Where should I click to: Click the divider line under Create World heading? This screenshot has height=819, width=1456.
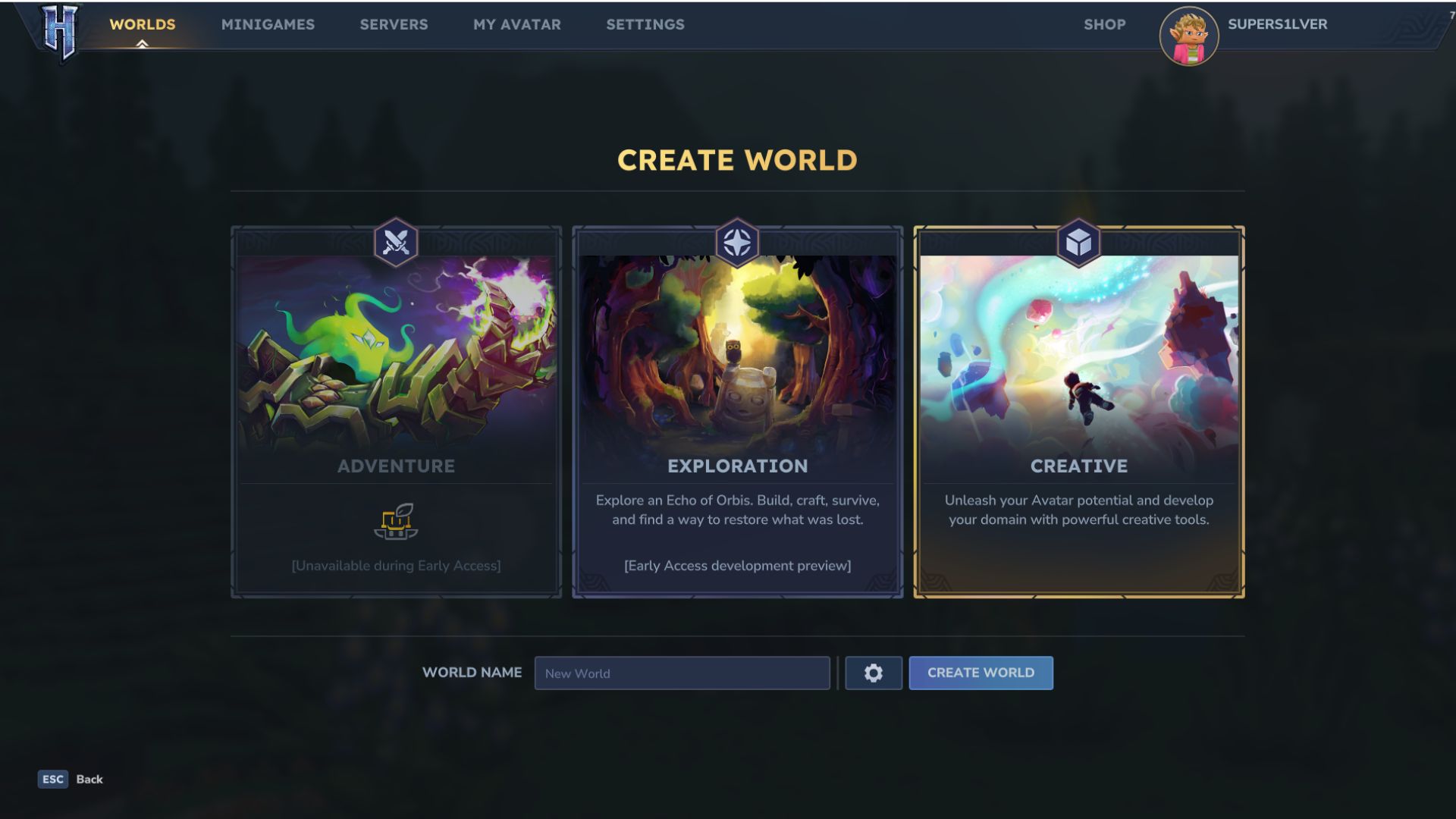click(736, 192)
